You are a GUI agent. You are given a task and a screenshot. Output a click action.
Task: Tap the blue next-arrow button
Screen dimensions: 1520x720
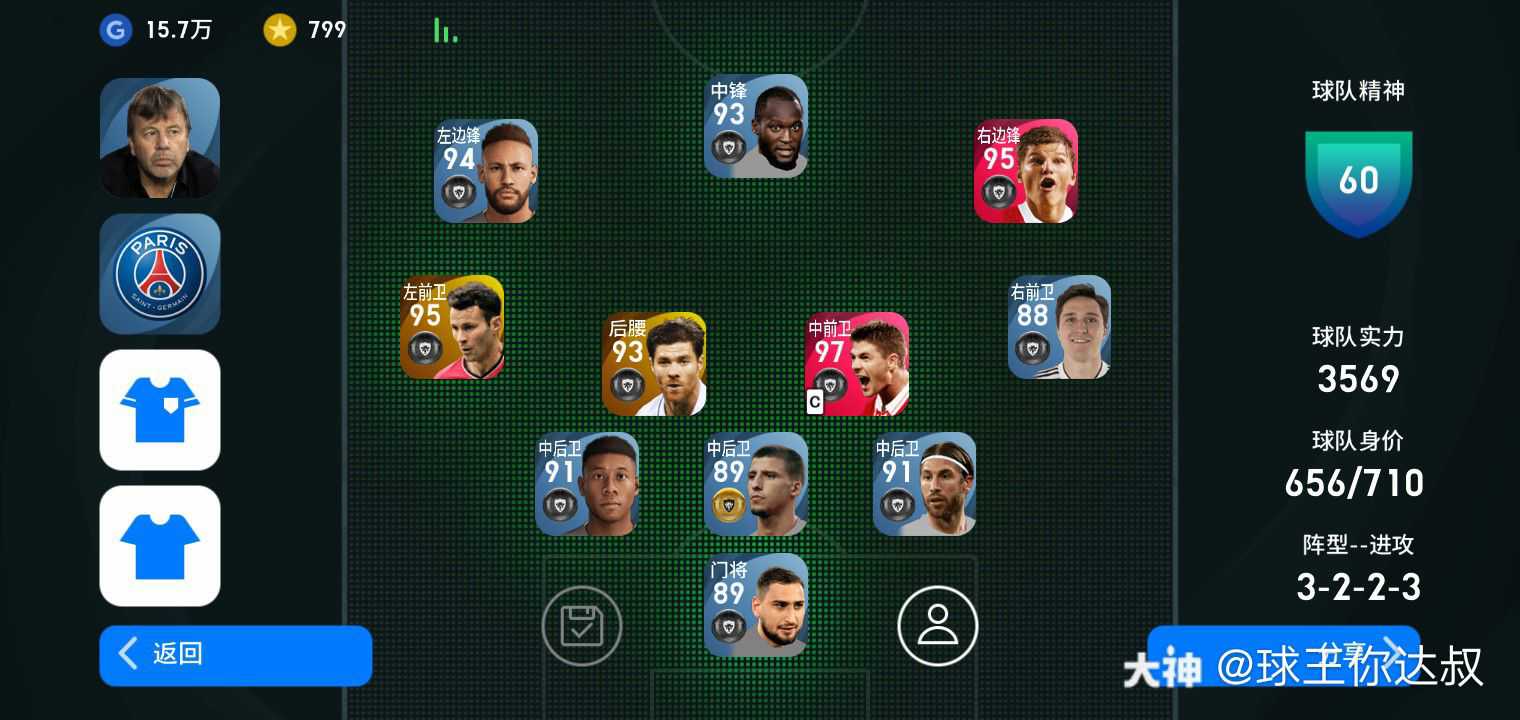click(x=1283, y=655)
